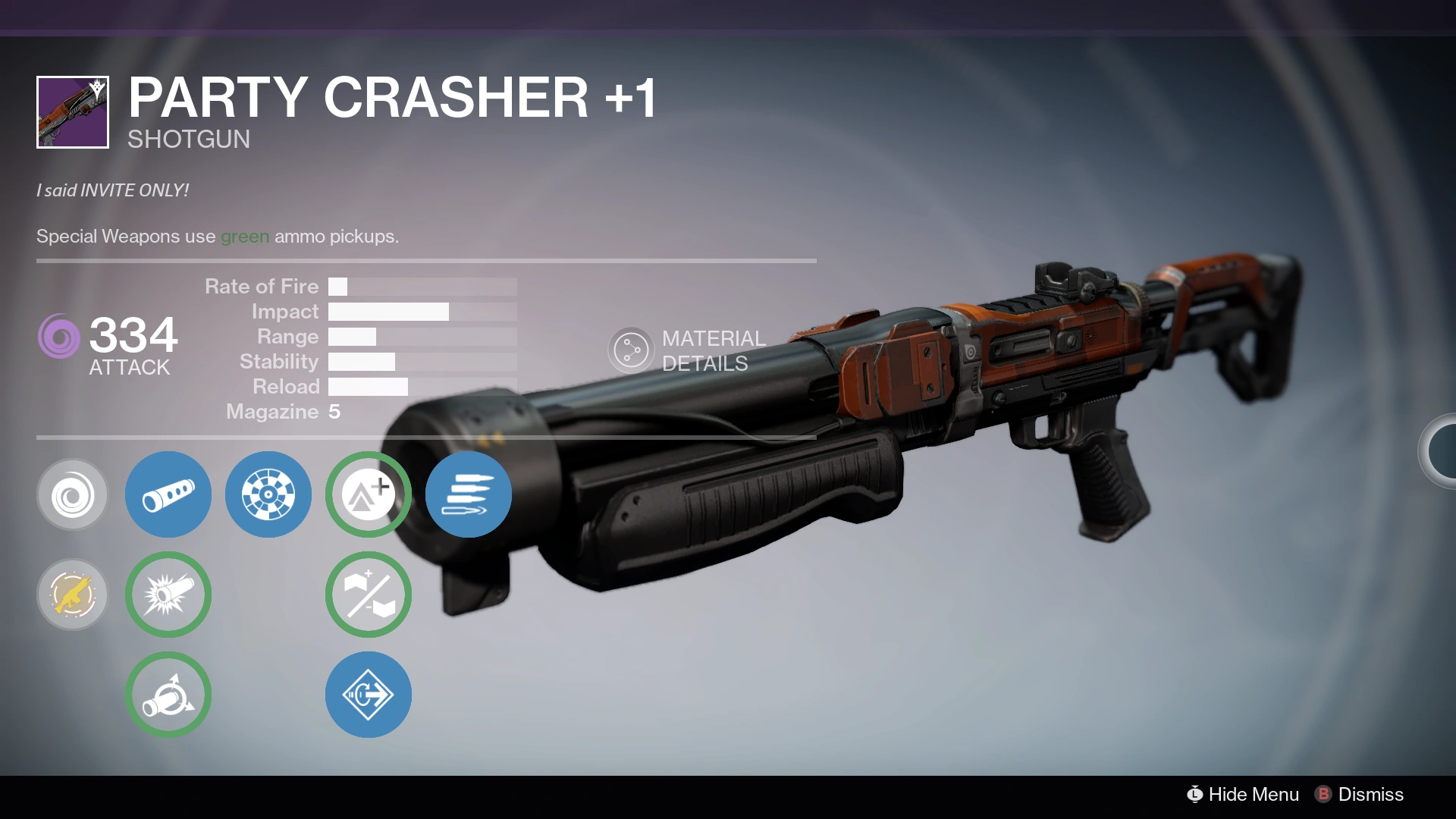Open the circular ballistics sight perk
Viewport: 1456px width, 819px height.
coord(268,494)
